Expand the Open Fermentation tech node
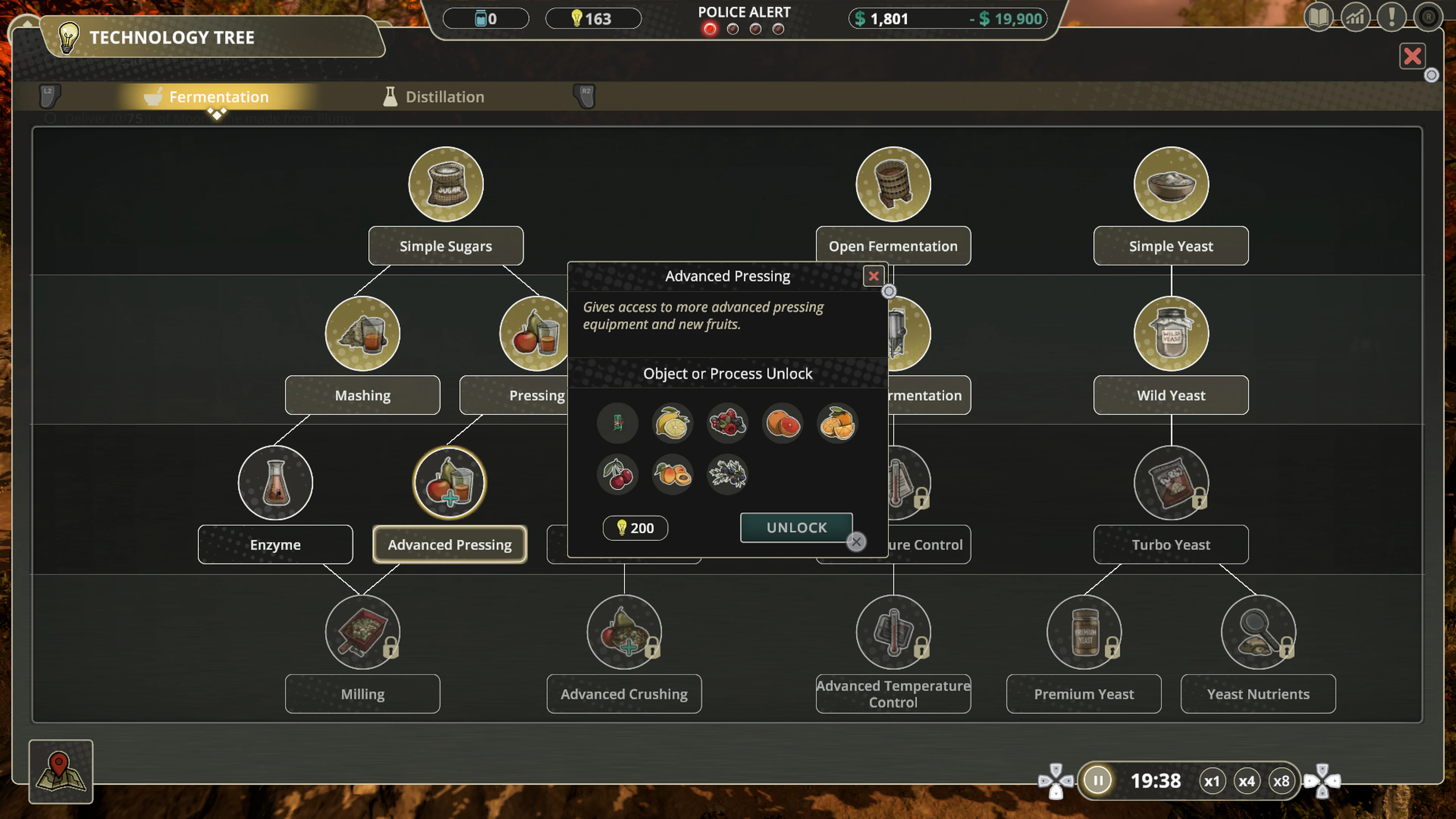 pyautogui.click(x=893, y=184)
